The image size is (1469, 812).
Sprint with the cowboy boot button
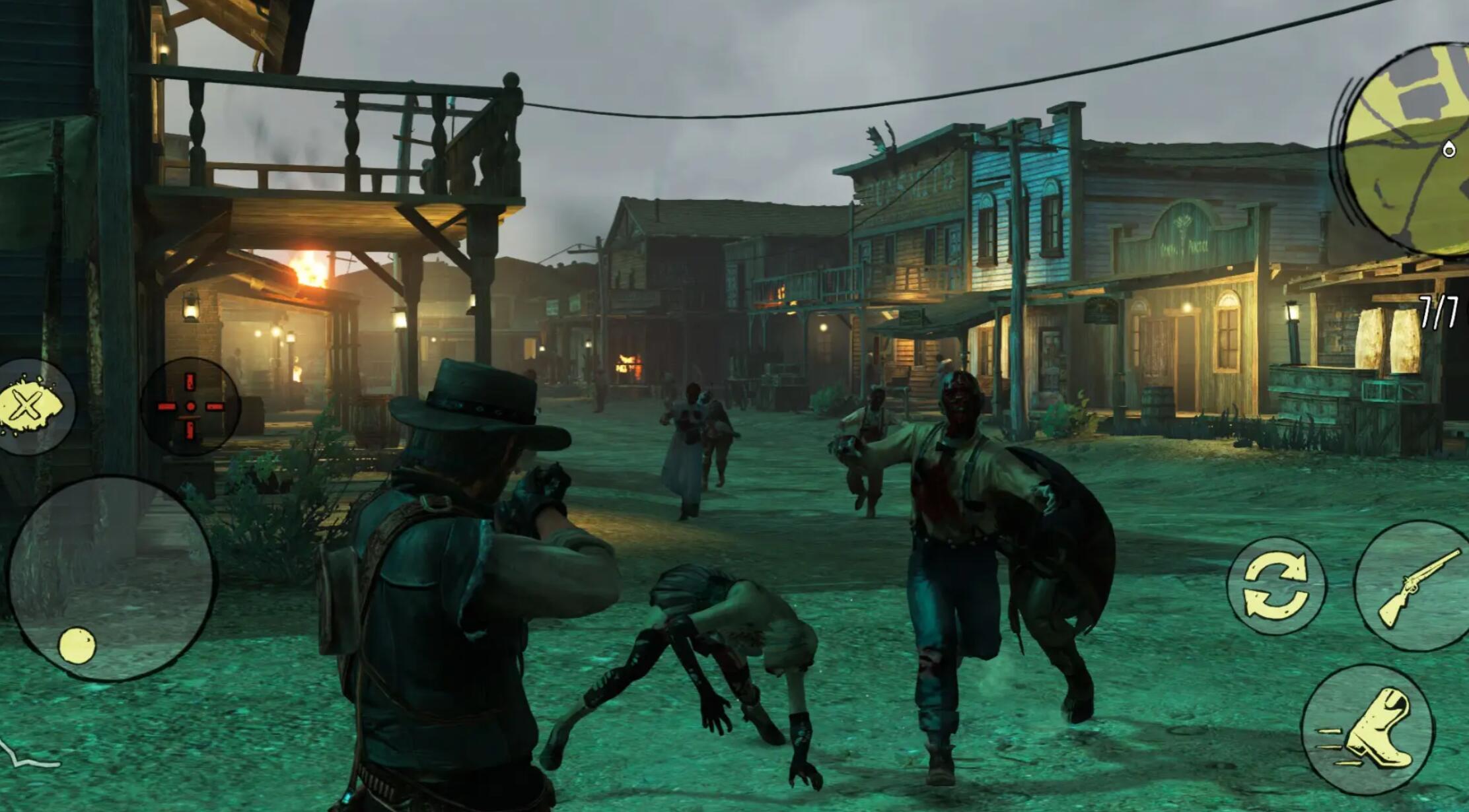pos(1369,729)
